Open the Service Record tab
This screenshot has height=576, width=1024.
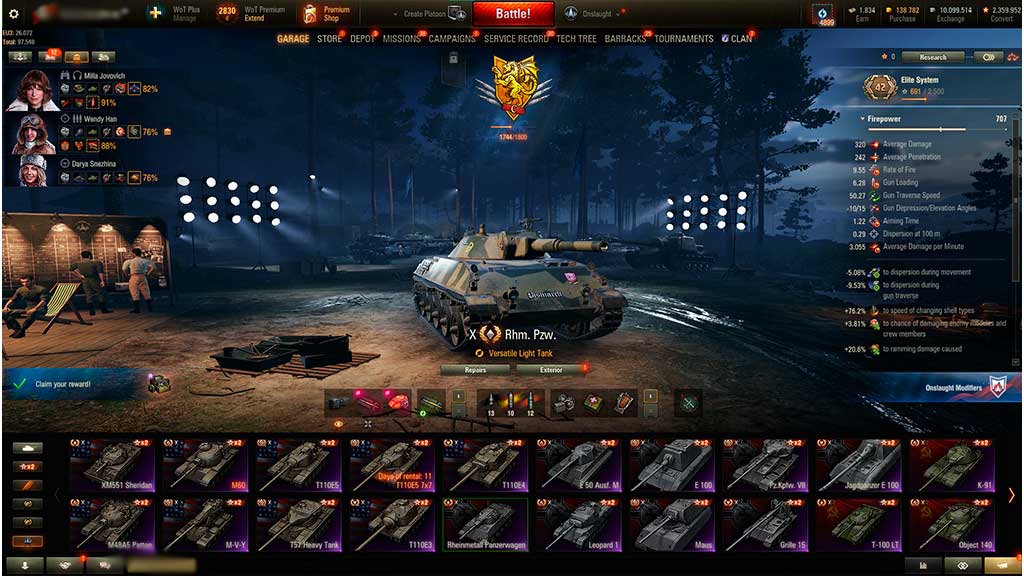point(516,39)
